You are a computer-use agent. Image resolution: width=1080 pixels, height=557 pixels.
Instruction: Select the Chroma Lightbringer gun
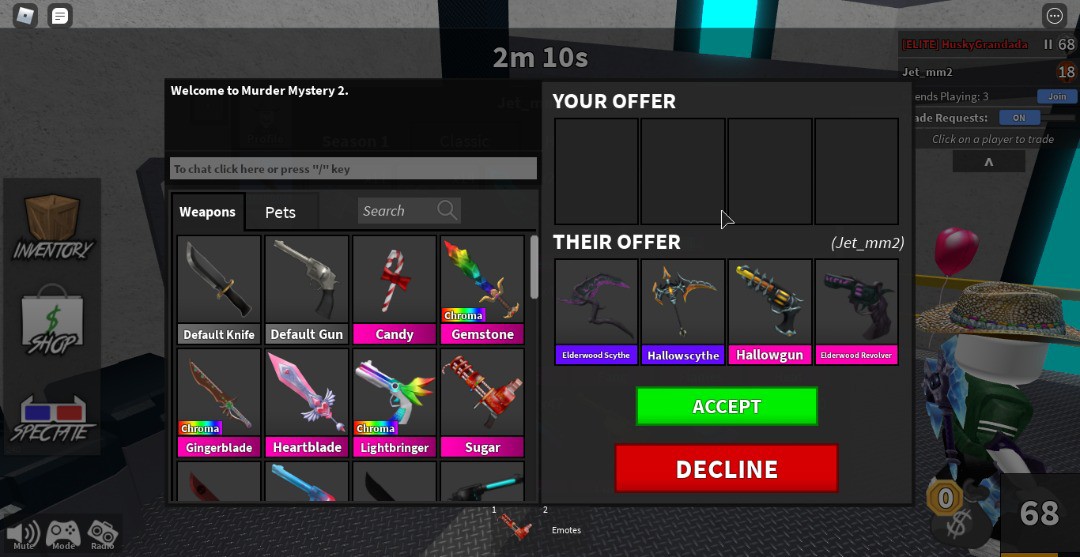tap(394, 402)
